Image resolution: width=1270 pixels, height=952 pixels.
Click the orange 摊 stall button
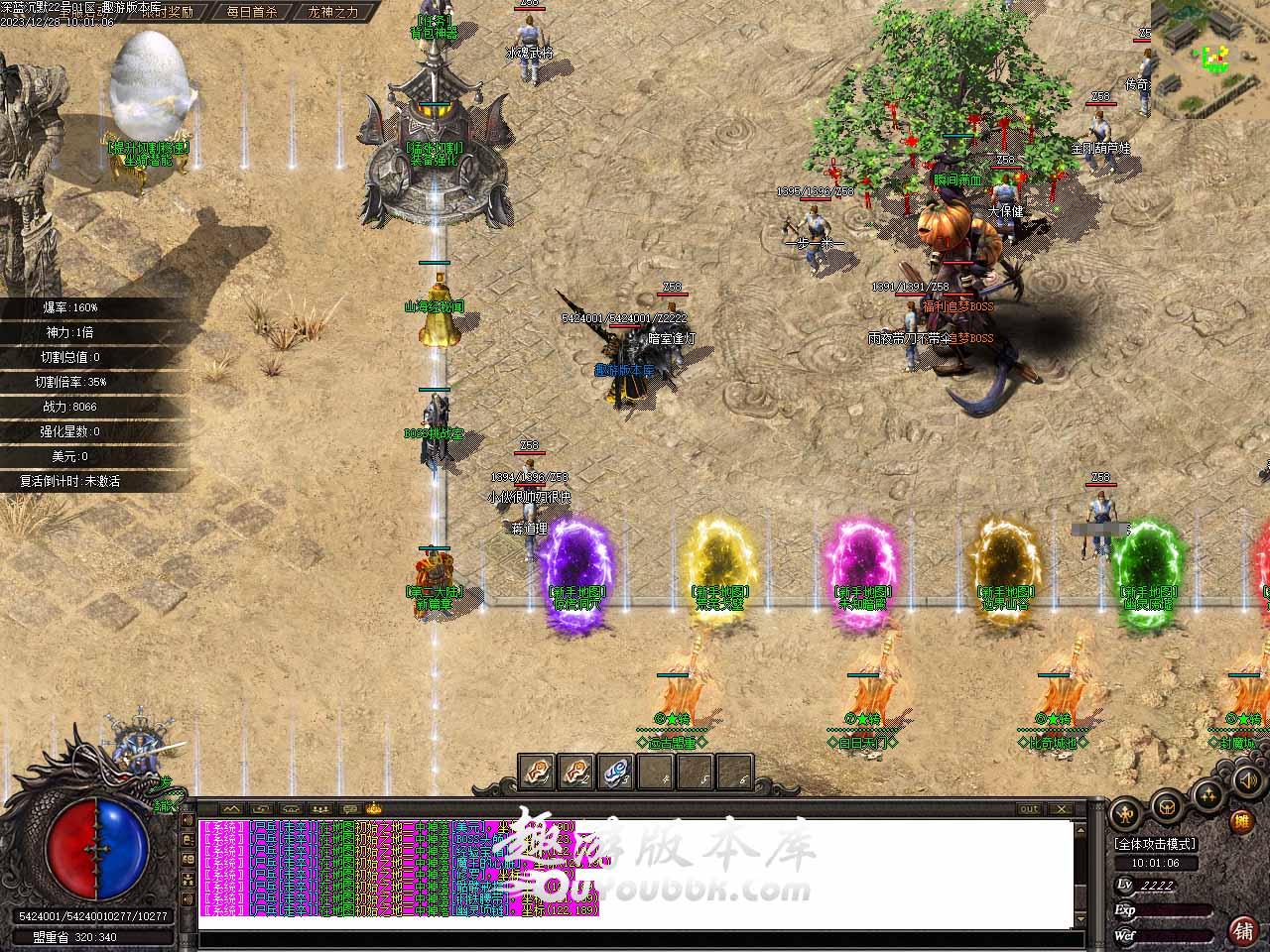(x=1241, y=820)
